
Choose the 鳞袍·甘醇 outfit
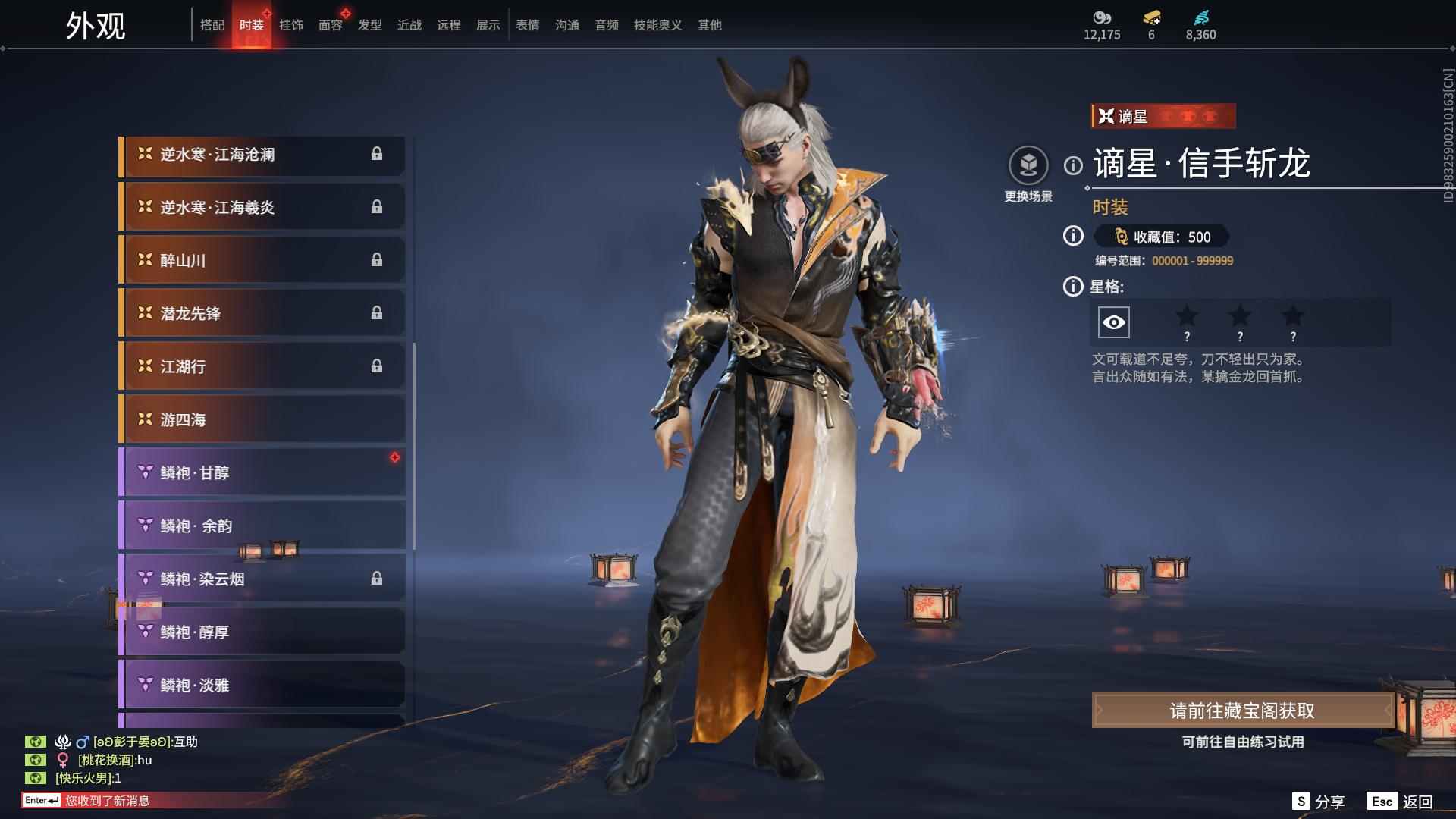point(262,473)
